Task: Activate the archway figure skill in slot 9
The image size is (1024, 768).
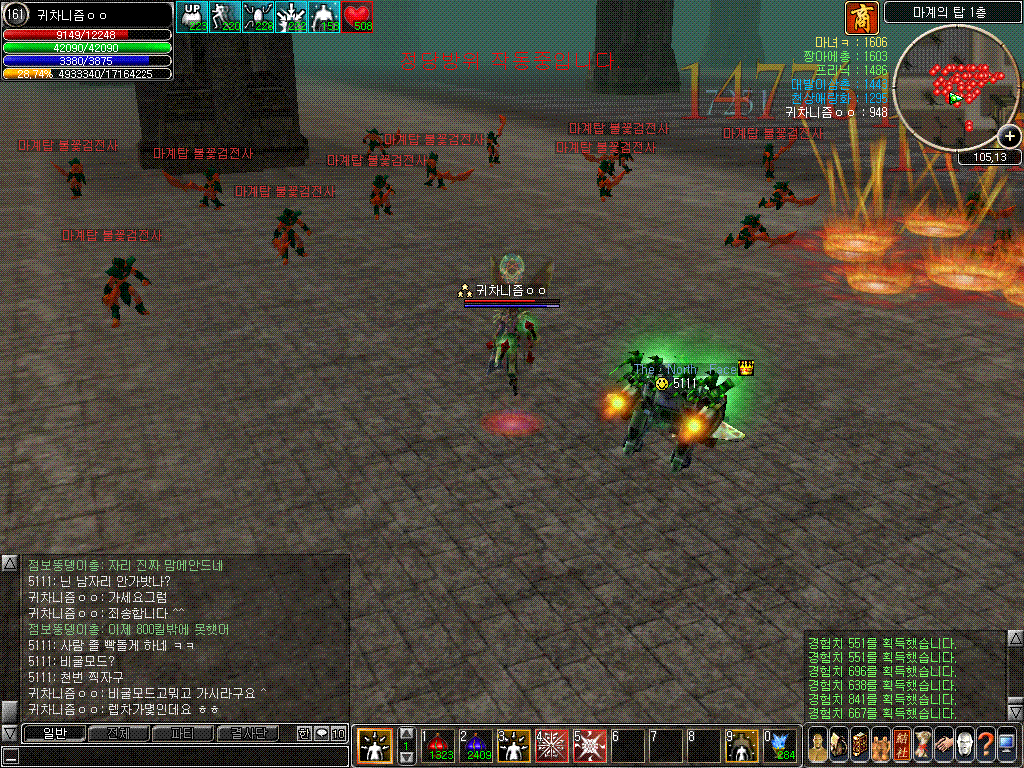Action: pyautogui.click(x=741, y=745)
